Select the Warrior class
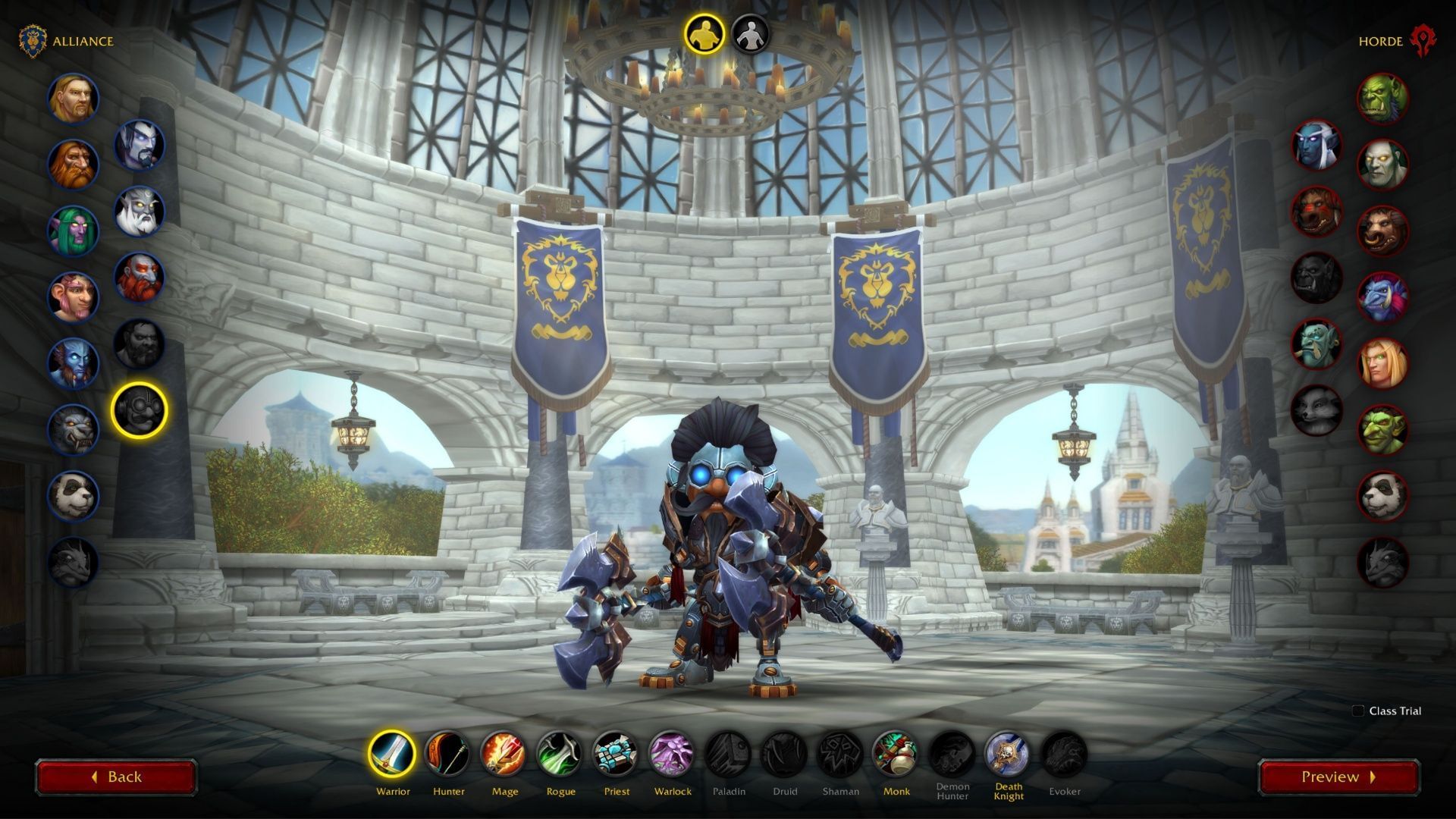The height and width of the screenshot is (819, 1456). [392, 755]
